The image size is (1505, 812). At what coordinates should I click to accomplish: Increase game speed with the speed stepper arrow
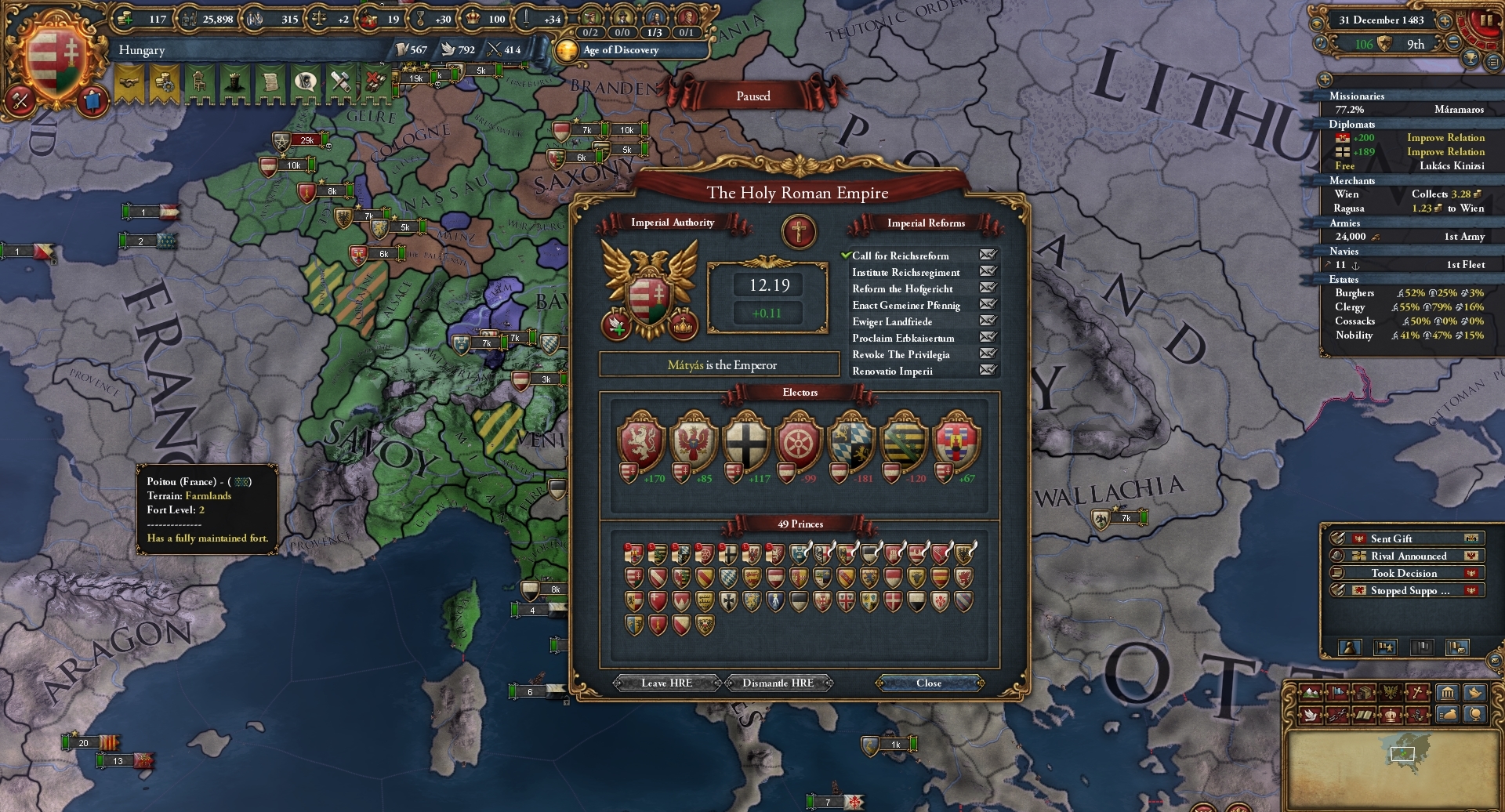(1445, 22)
